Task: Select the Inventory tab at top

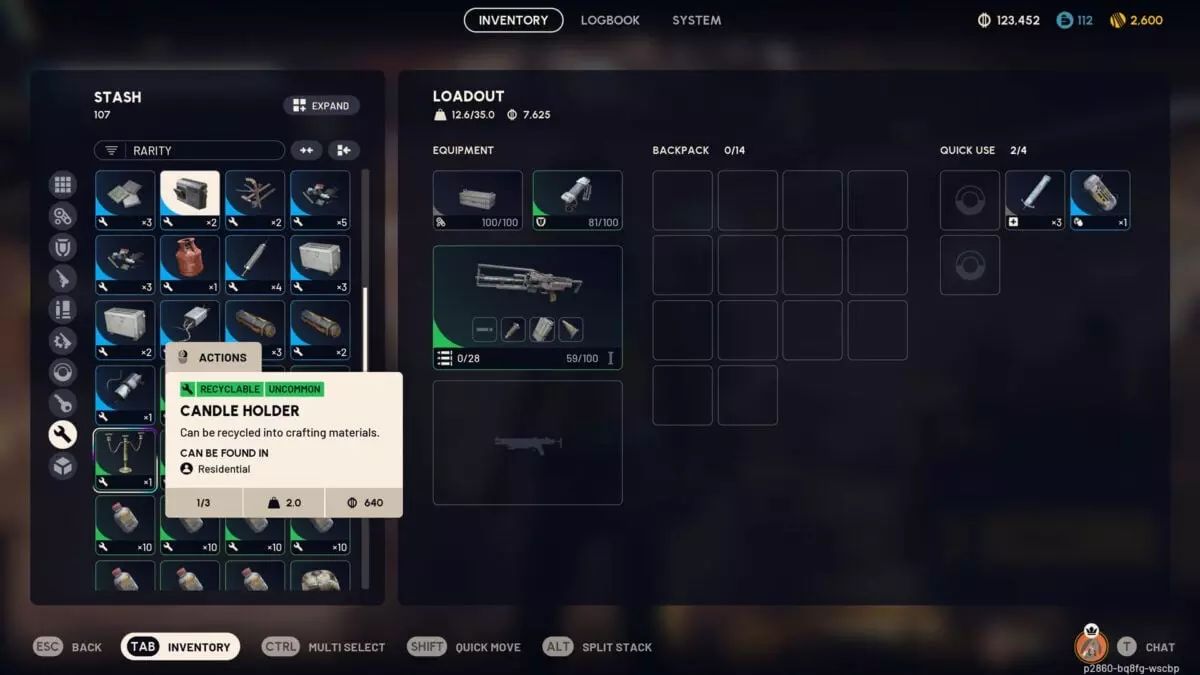Action: (513, 20)
